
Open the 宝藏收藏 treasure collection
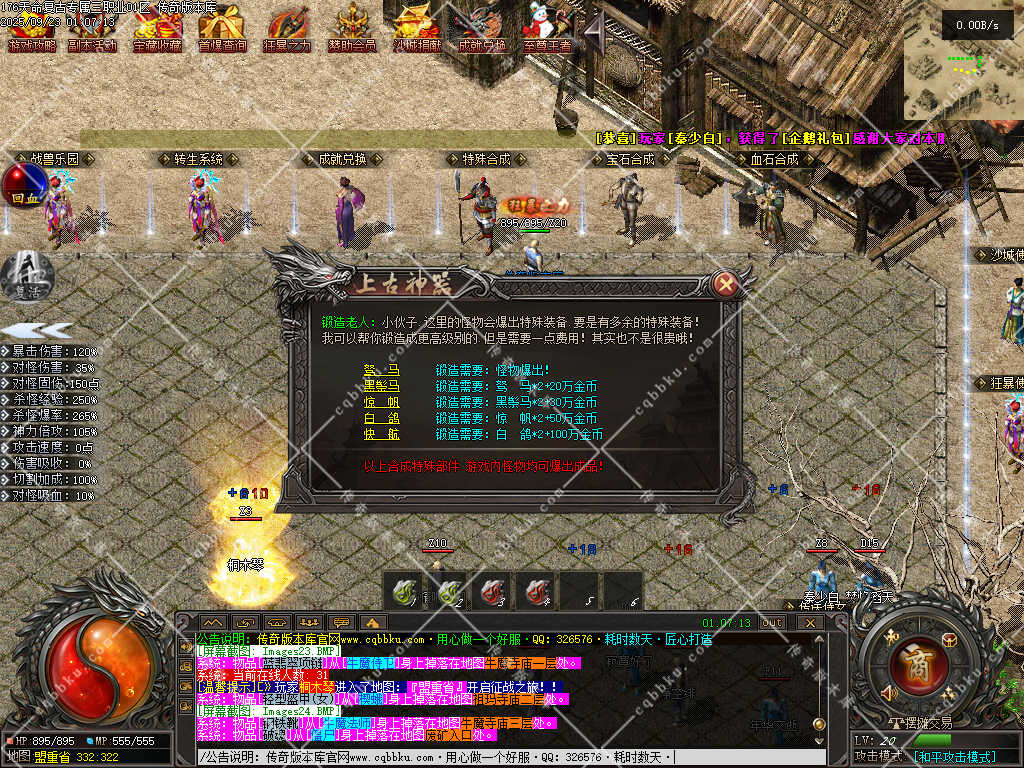(x=156, y=28)
